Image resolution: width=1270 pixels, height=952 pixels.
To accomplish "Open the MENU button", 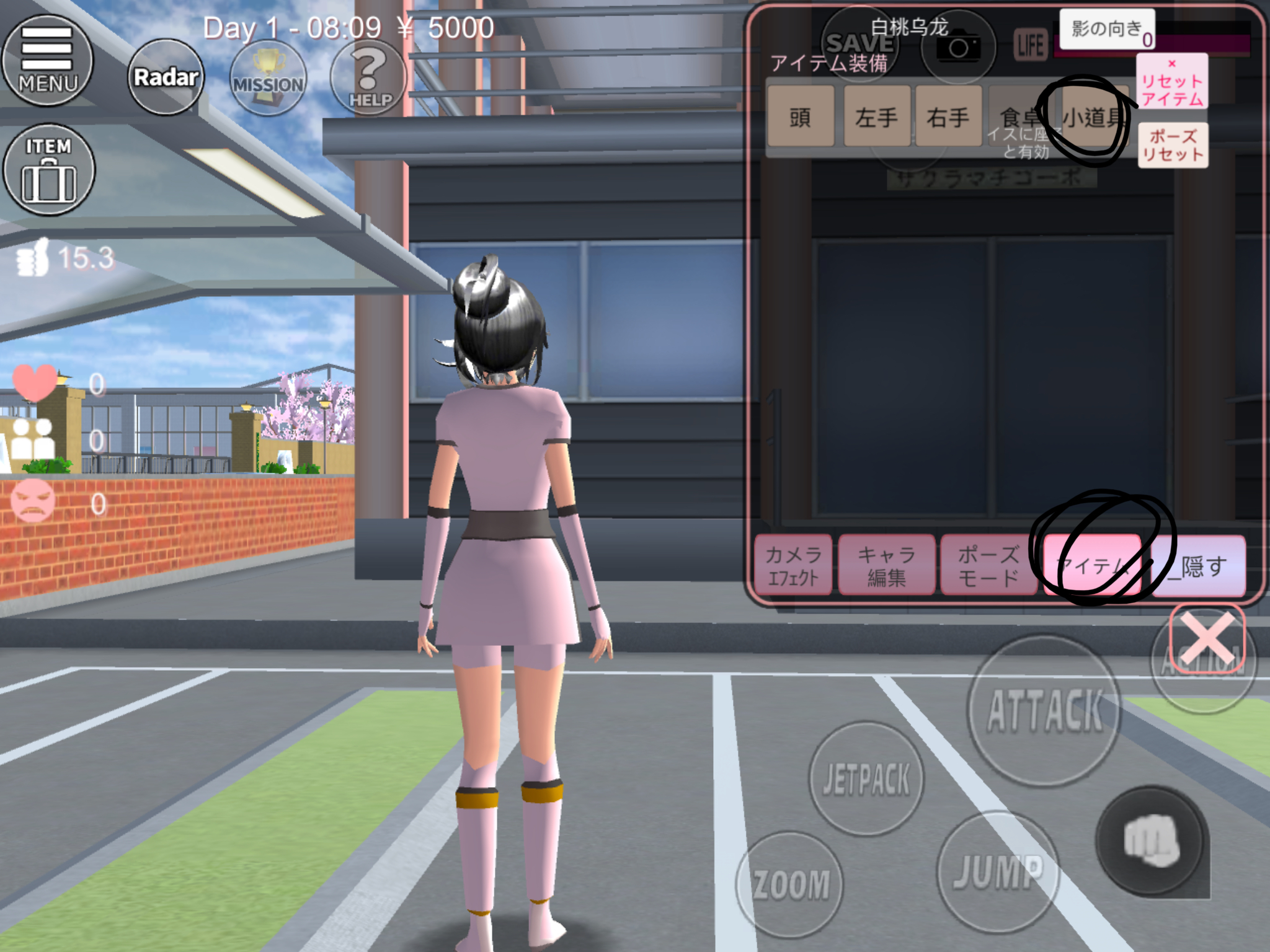I will tap(47, 61).
